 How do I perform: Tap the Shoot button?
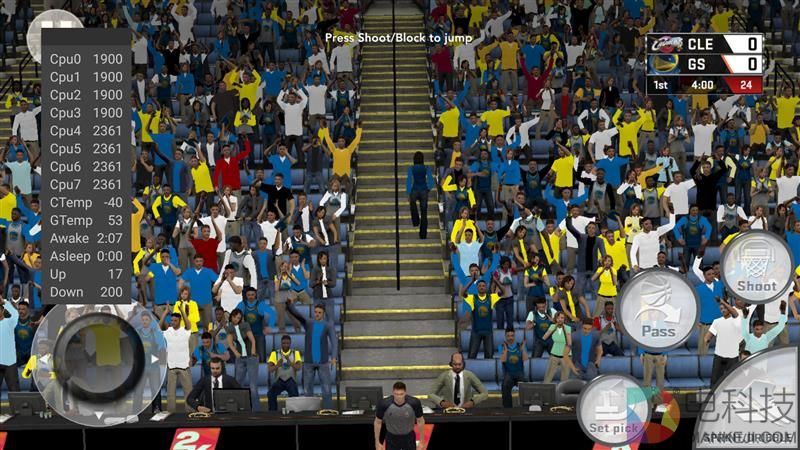(x=757, y=268)
